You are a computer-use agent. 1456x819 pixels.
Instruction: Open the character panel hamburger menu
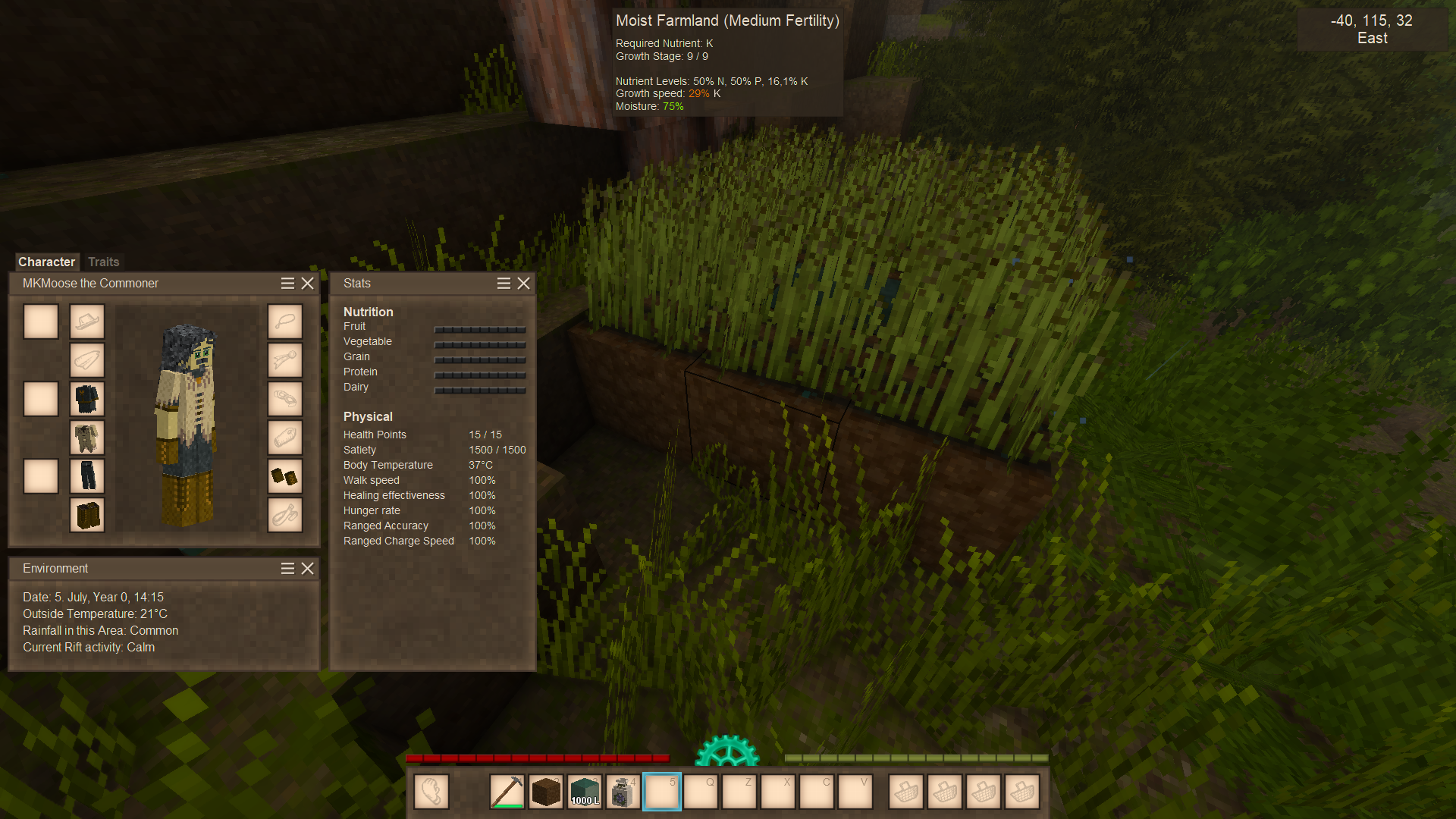[287, 283]
